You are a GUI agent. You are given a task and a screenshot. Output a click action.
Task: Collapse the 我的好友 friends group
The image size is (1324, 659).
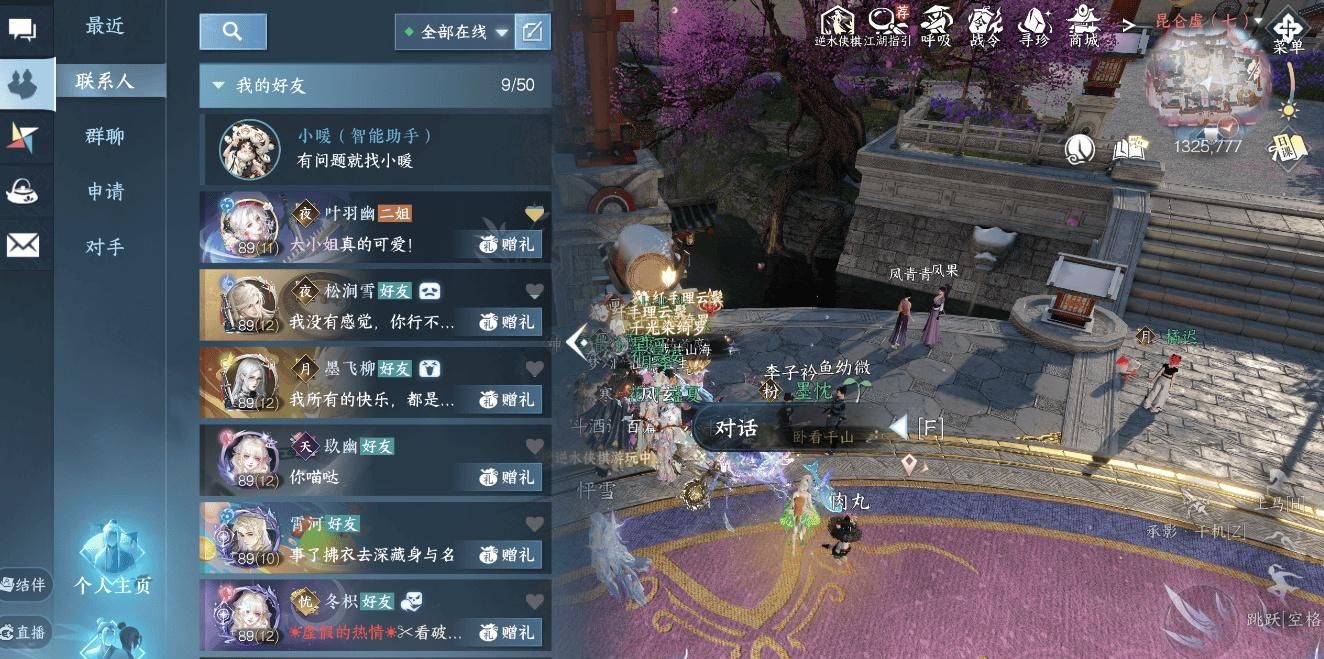coord(218,86)
